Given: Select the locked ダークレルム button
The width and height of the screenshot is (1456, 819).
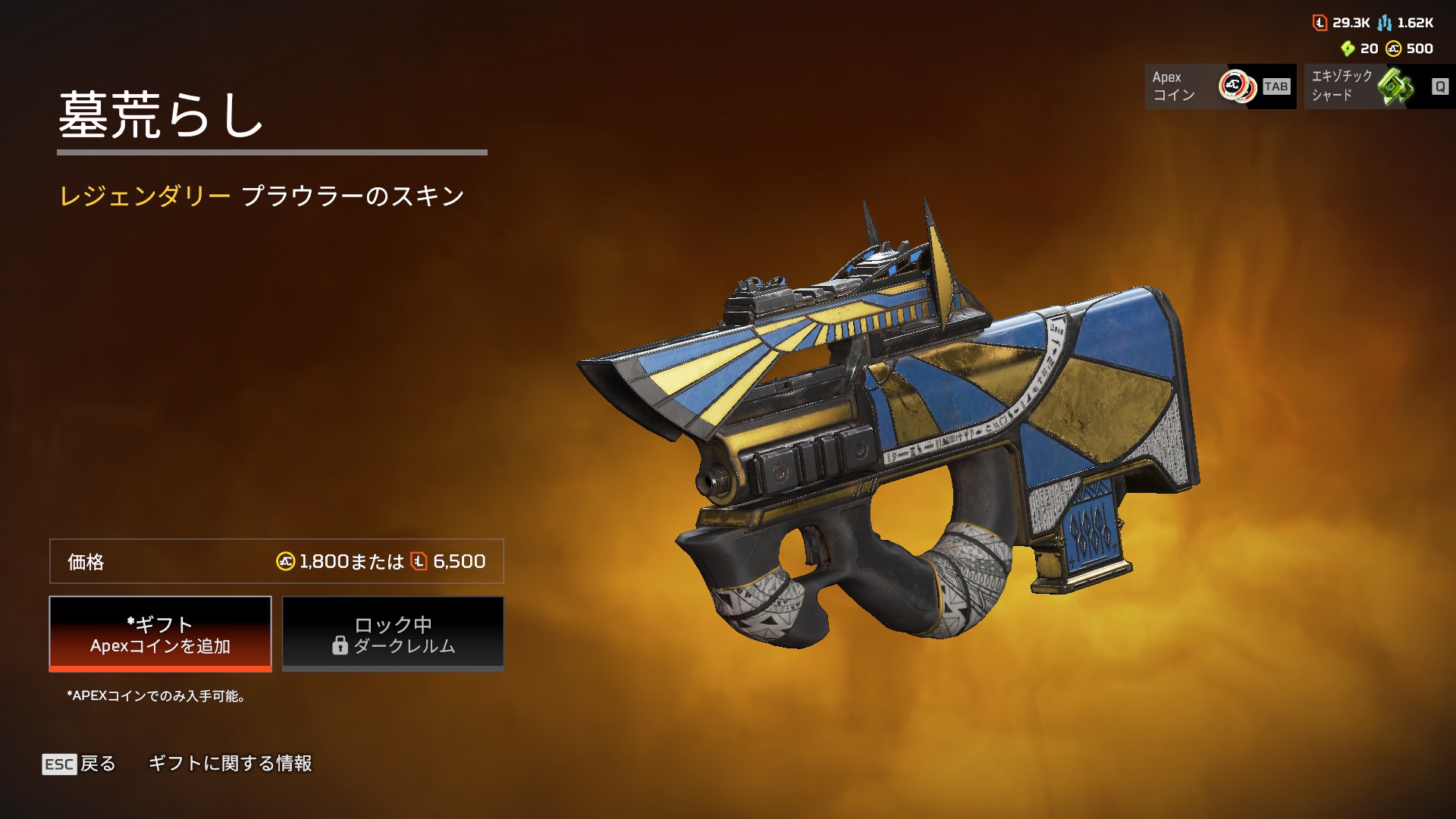Looking at the screenshot, I should click(393, 634).
